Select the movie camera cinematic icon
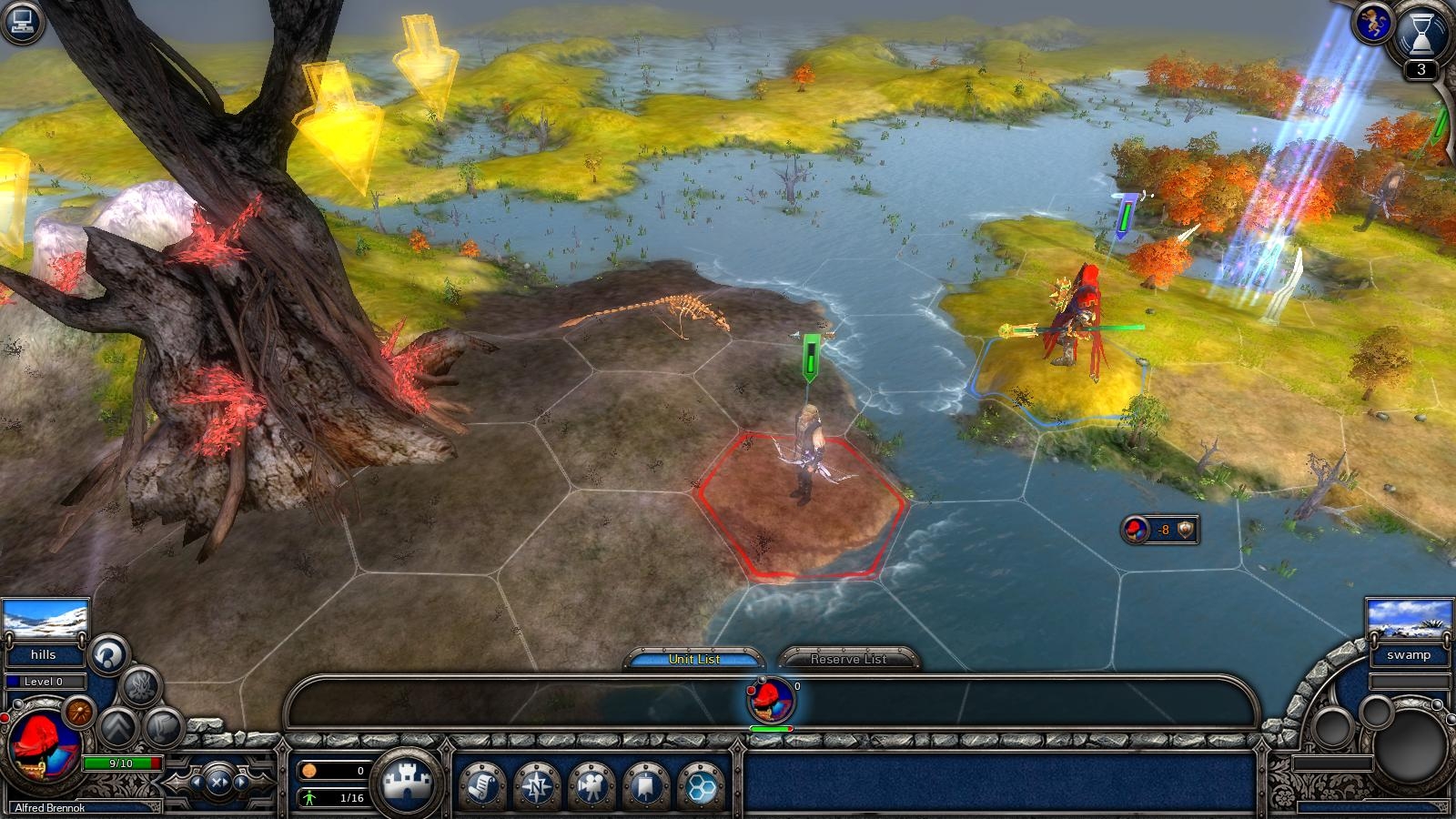 click(x=592, y=786)
